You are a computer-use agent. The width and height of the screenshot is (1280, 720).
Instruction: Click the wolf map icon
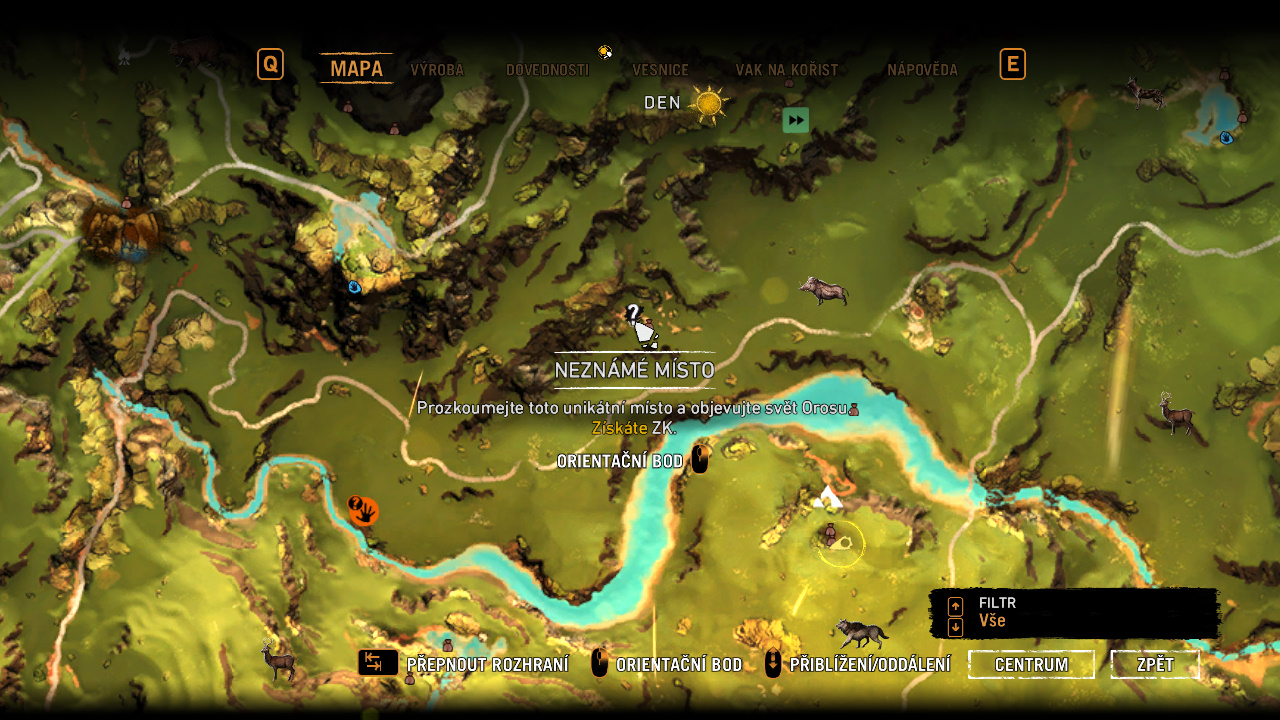click(862, 633)
